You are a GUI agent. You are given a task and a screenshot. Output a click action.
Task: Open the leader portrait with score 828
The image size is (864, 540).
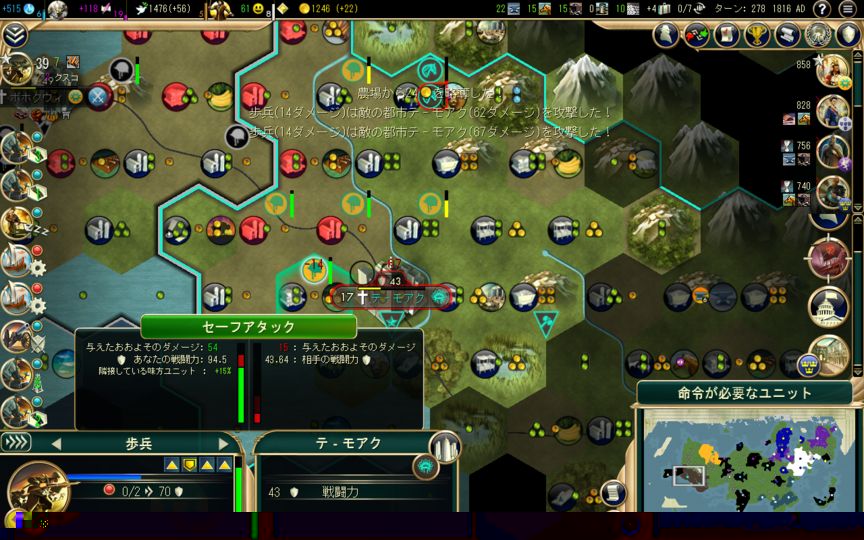tap(833, 112)
